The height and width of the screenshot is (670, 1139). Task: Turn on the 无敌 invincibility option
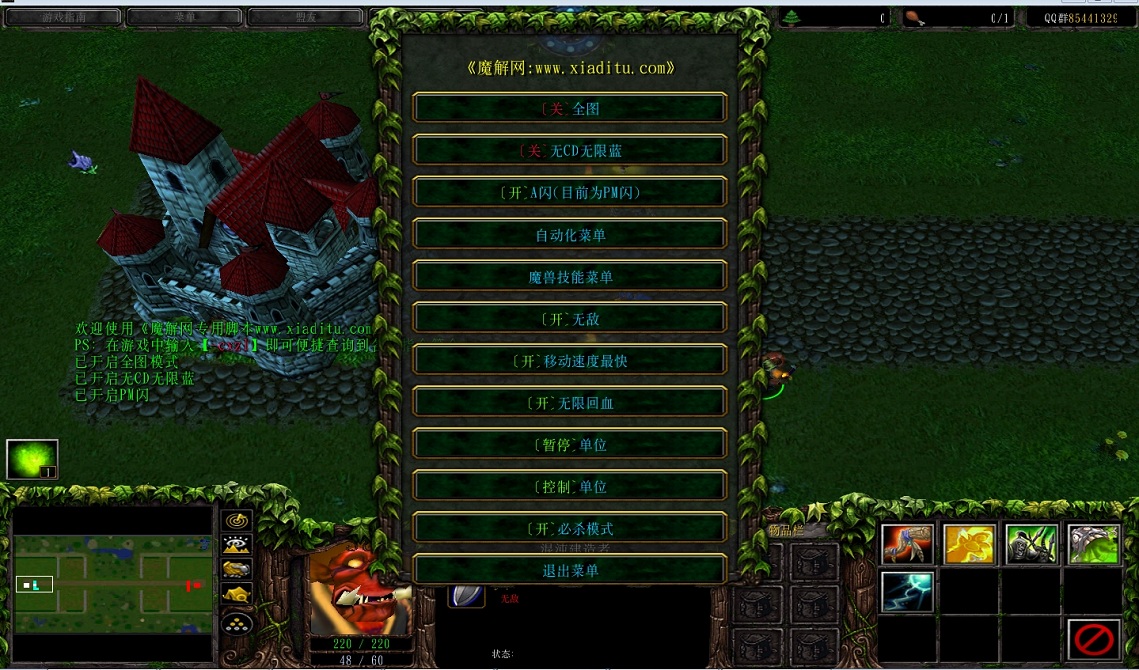(x=570, y=319)
